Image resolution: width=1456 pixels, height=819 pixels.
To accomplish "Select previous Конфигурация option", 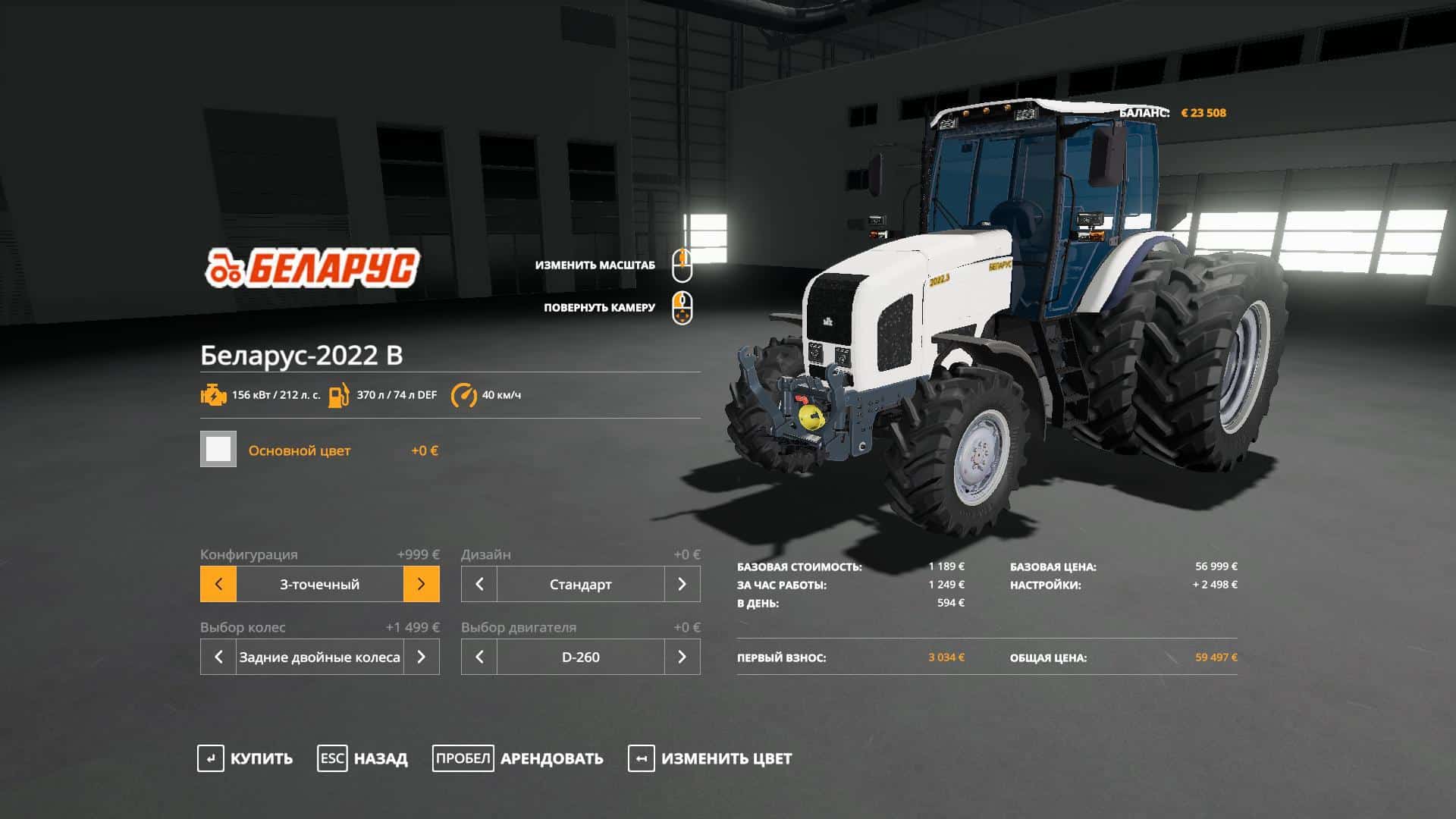I will point(218,584).
